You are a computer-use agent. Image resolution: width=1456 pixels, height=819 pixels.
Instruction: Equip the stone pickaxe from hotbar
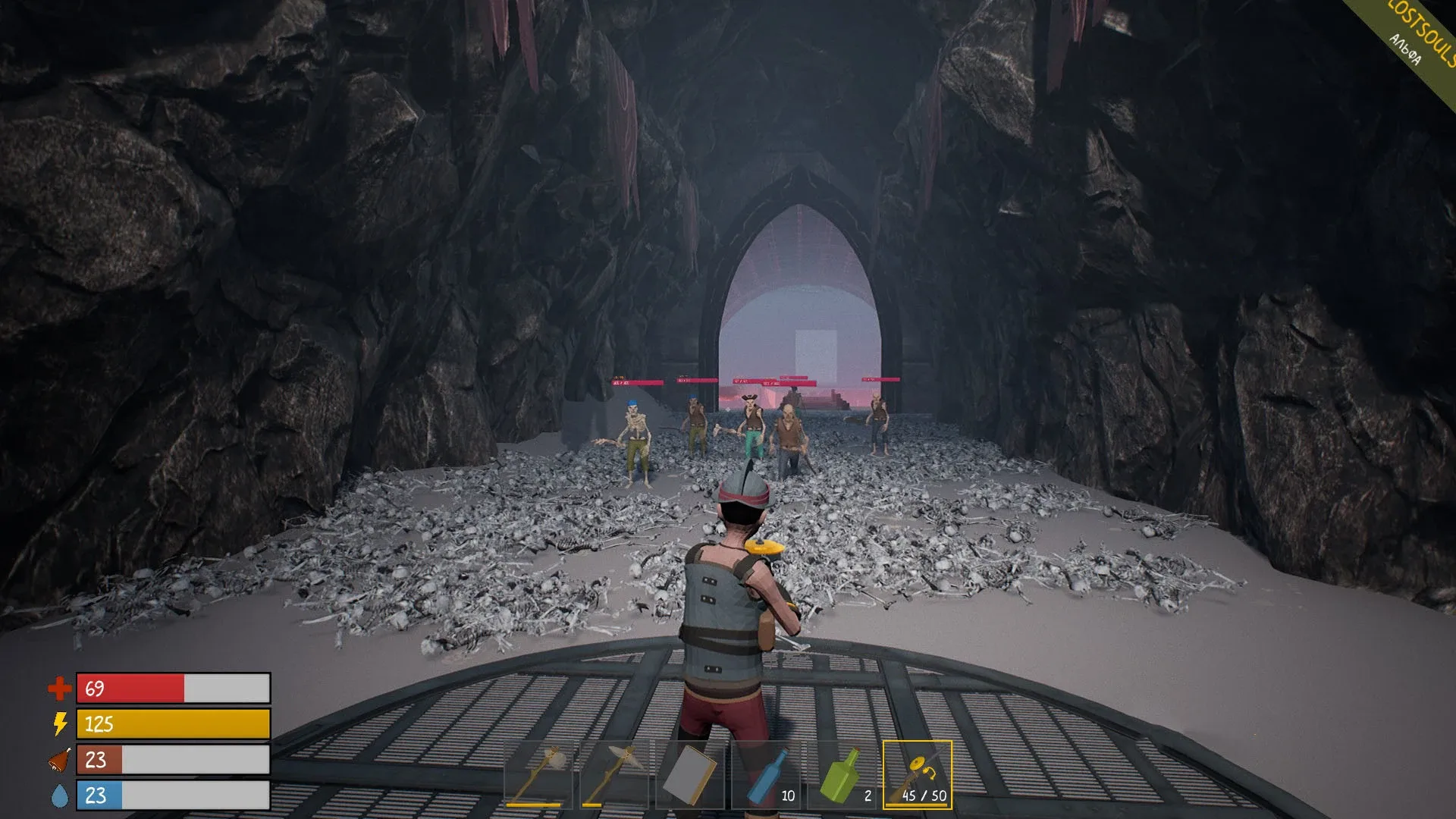614,774
